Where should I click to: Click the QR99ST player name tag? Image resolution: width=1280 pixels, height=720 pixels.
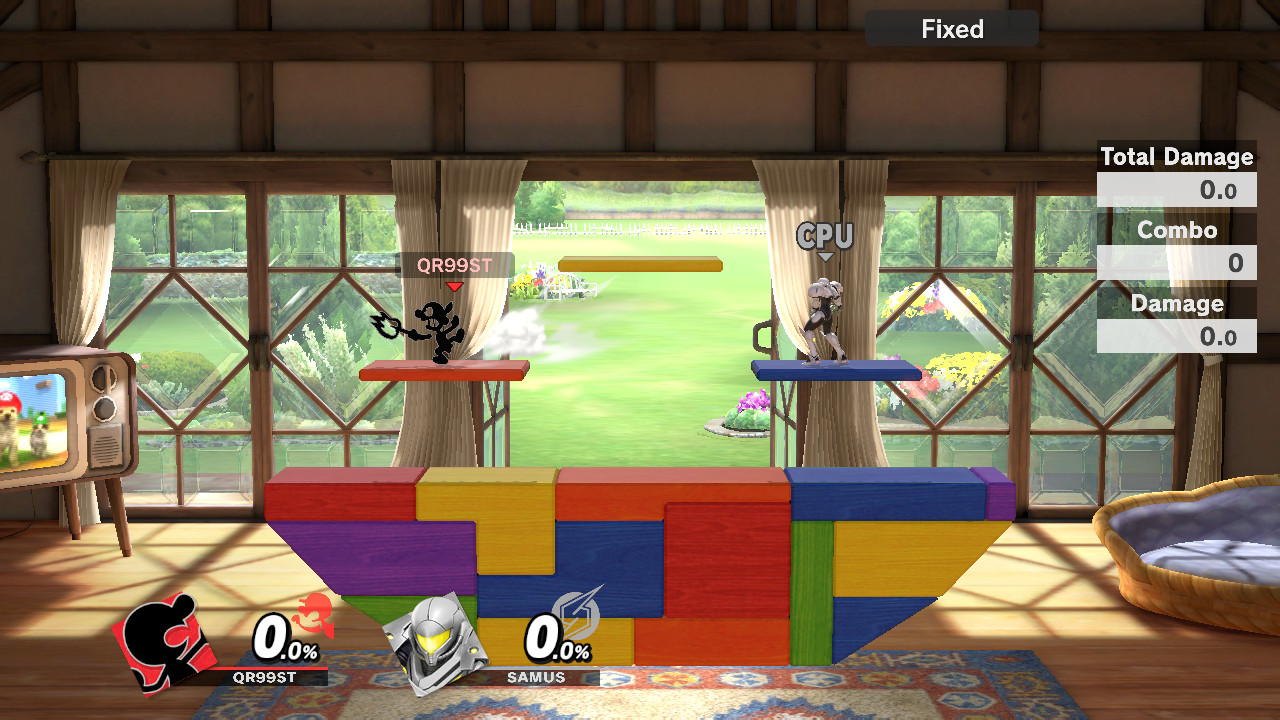(x=455, y=266)
